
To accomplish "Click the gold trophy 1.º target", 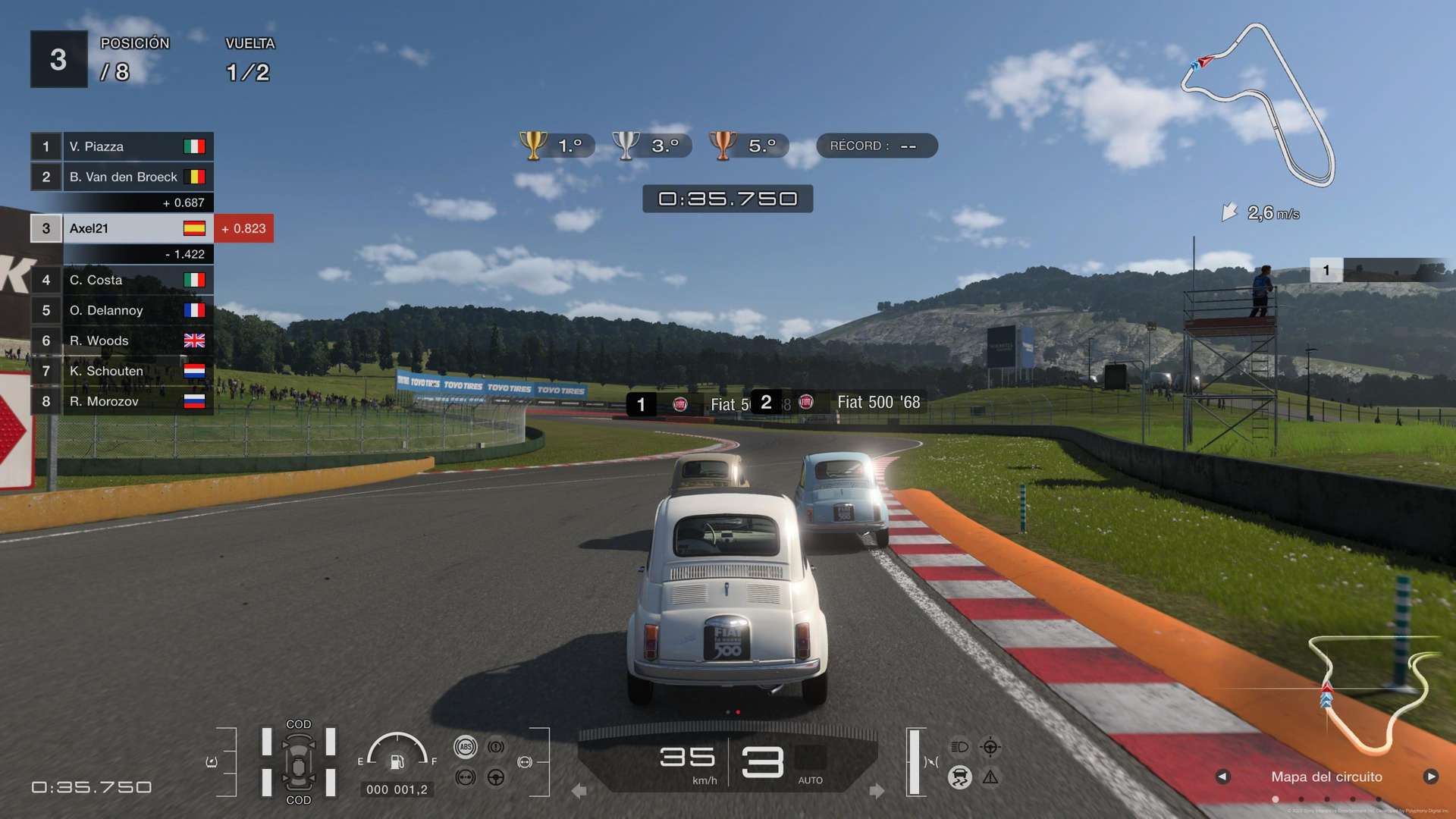I will coord(556,146).
